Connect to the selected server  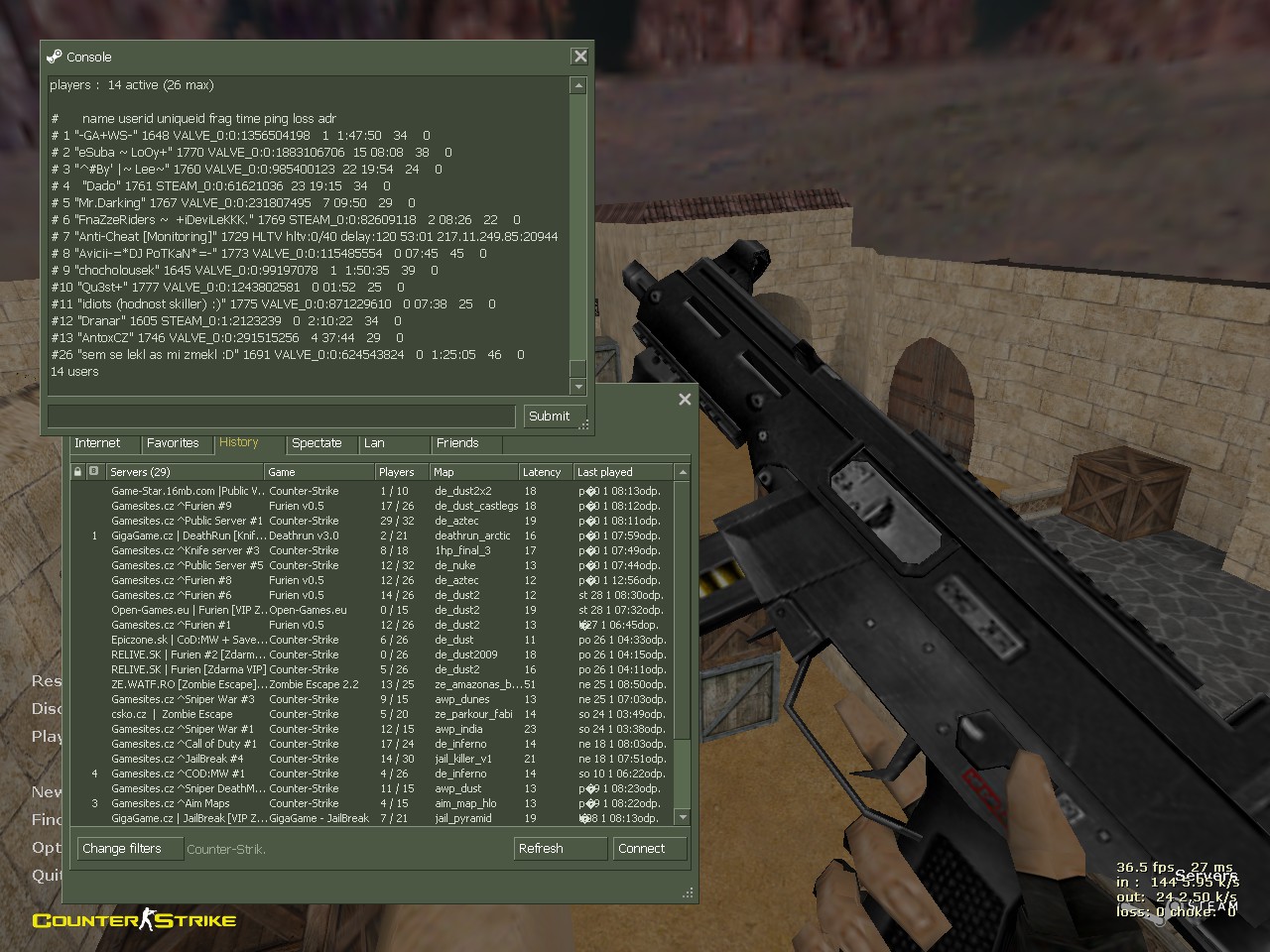[642, 849]
